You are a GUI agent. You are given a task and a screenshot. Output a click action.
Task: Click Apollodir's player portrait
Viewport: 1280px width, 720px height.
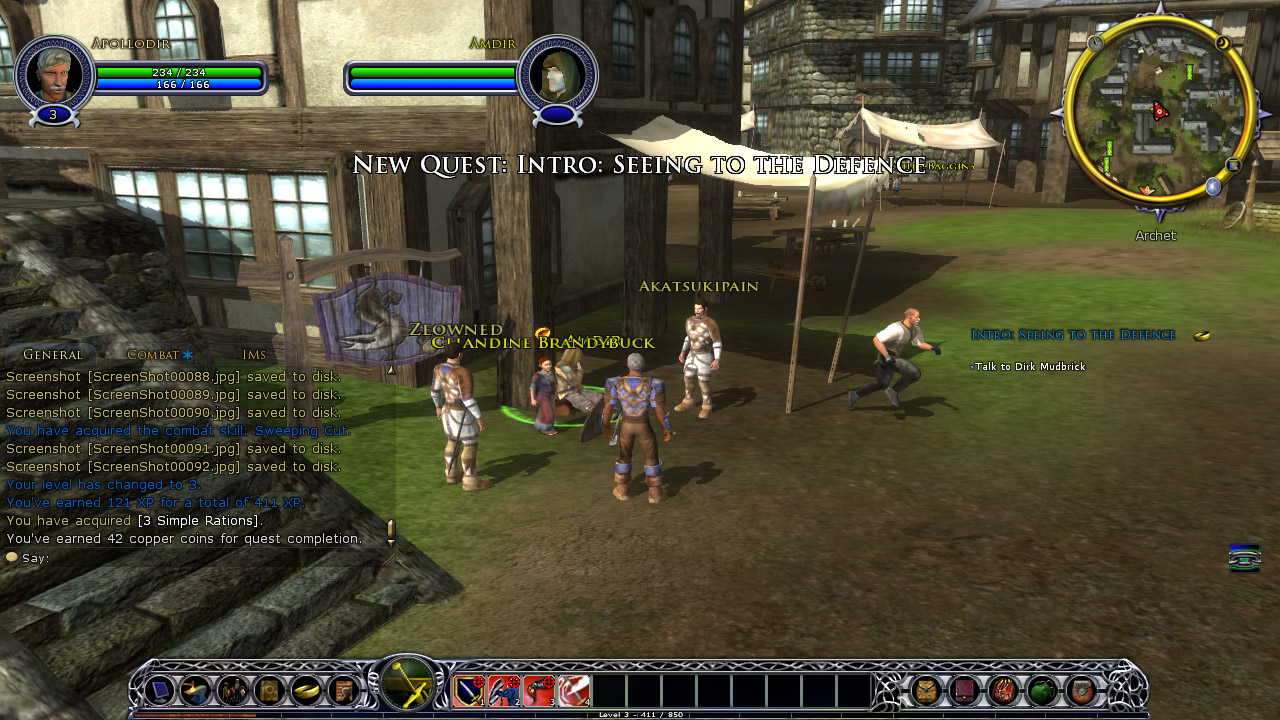point(54,72)
